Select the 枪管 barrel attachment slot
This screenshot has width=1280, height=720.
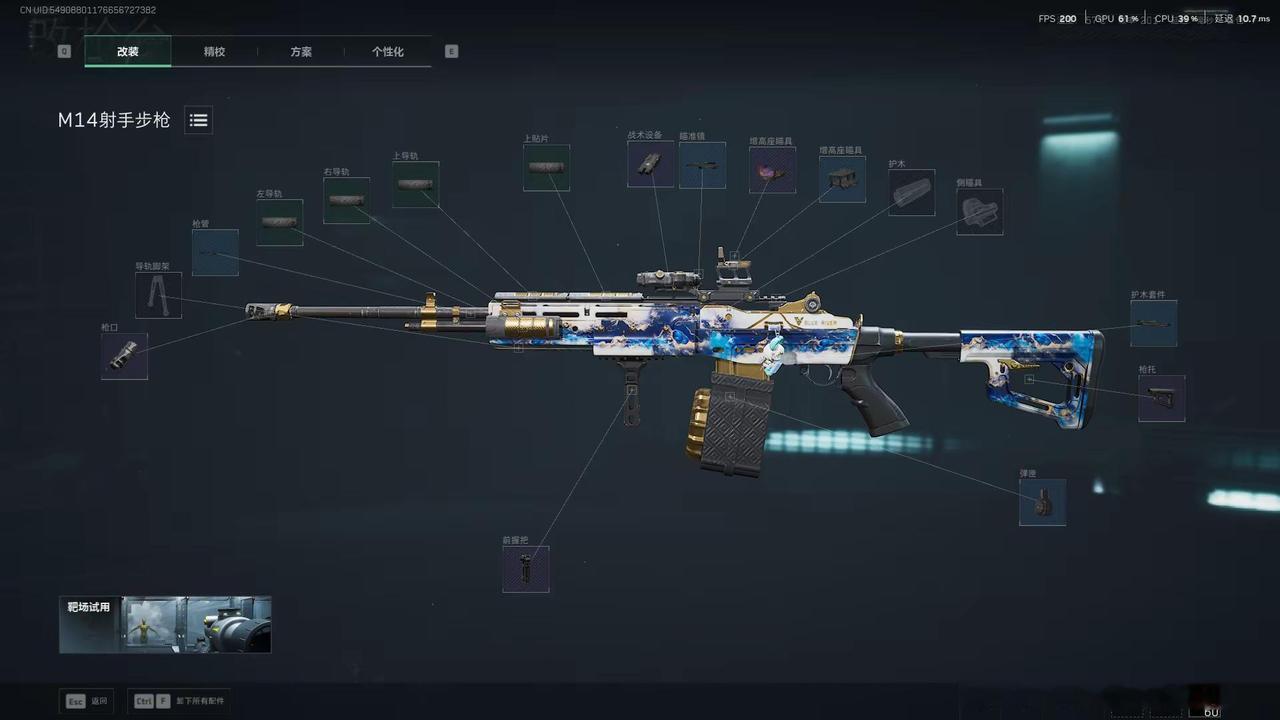pos(215,253)
